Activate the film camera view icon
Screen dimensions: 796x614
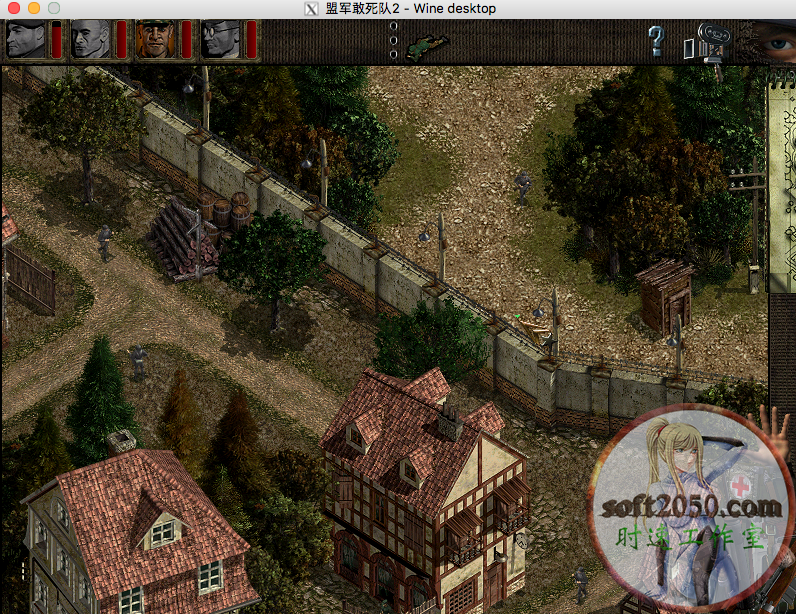(x=705, y=43)
